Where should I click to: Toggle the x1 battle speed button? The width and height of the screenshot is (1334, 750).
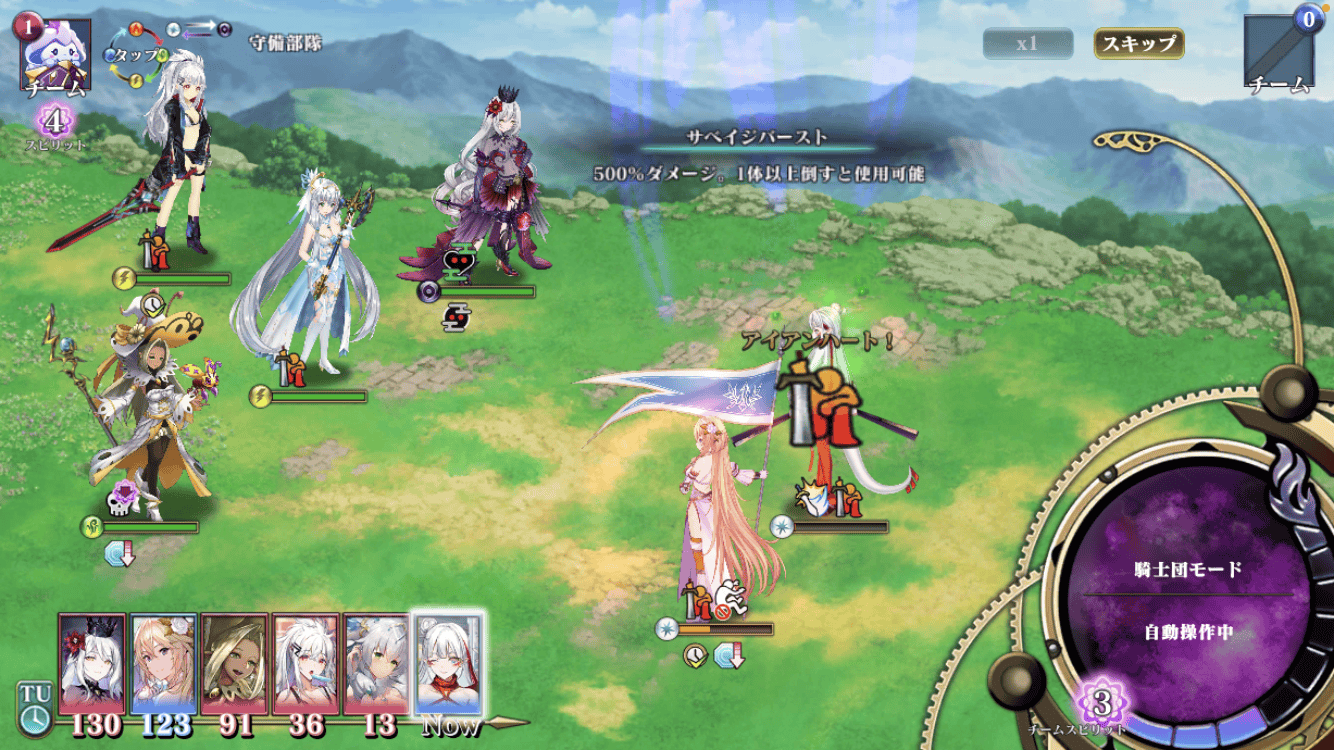click(1027, 44)
